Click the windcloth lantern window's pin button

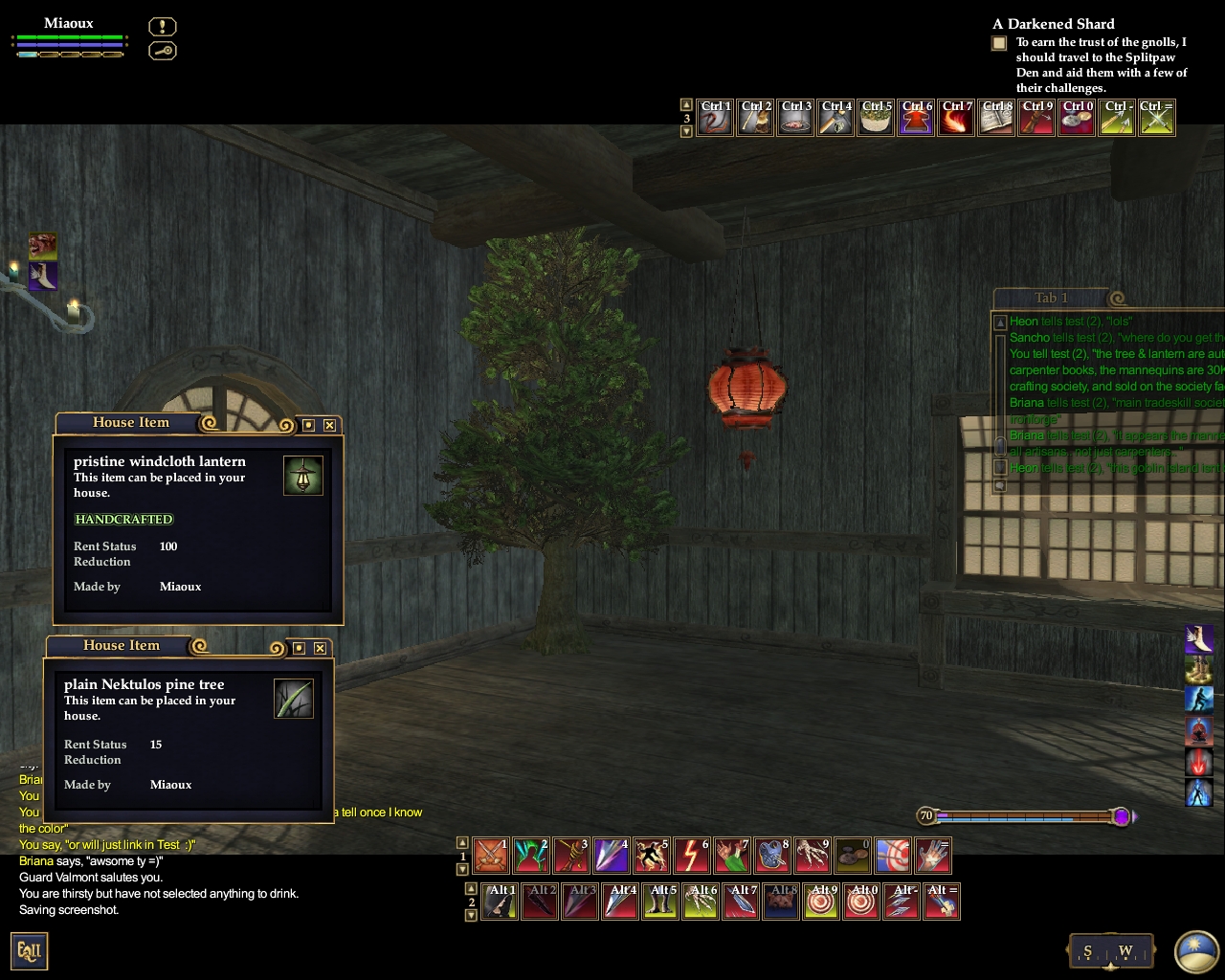point(308,425)
